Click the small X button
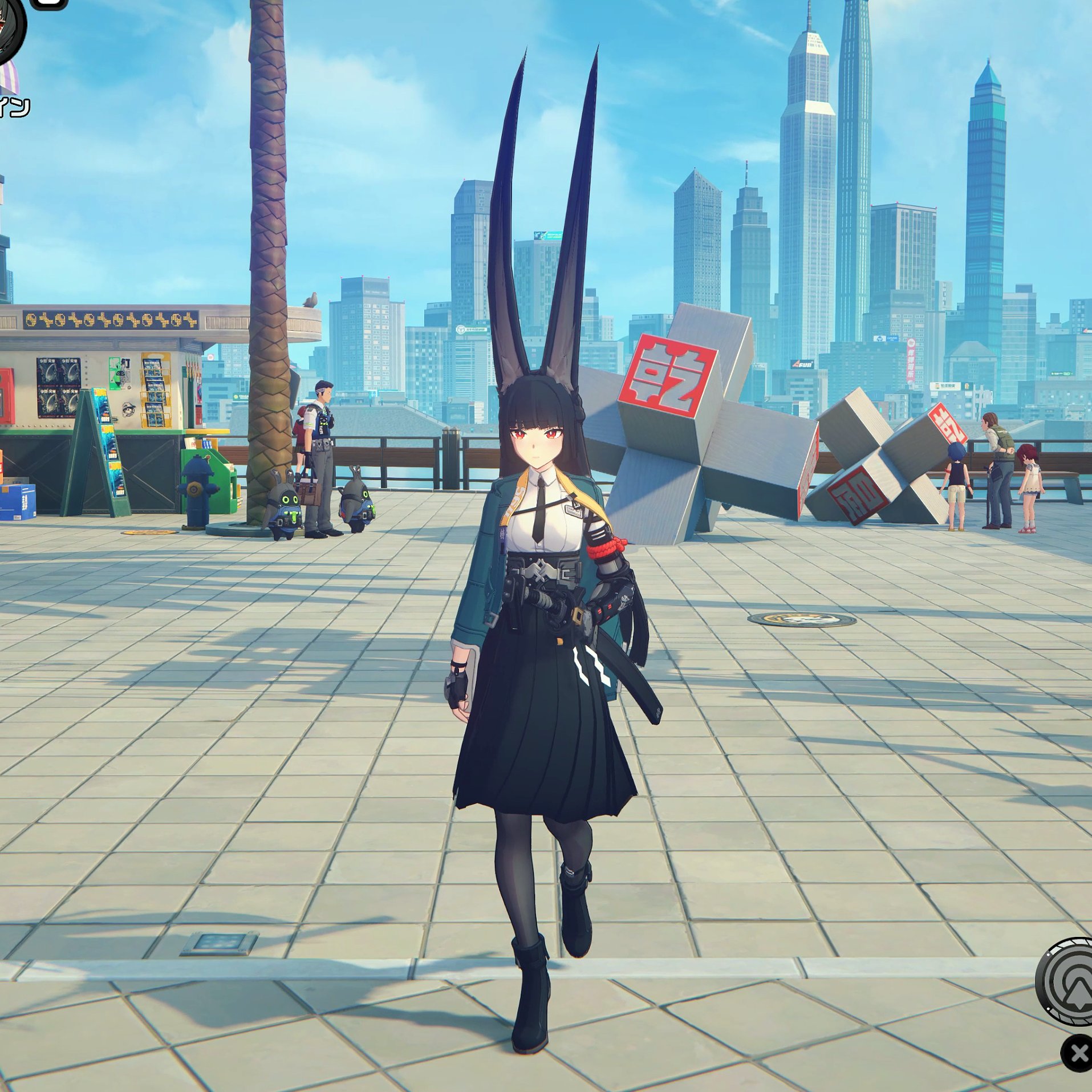The width and height of the screenshot is (1092, 1092). tap(1078, 1053)
